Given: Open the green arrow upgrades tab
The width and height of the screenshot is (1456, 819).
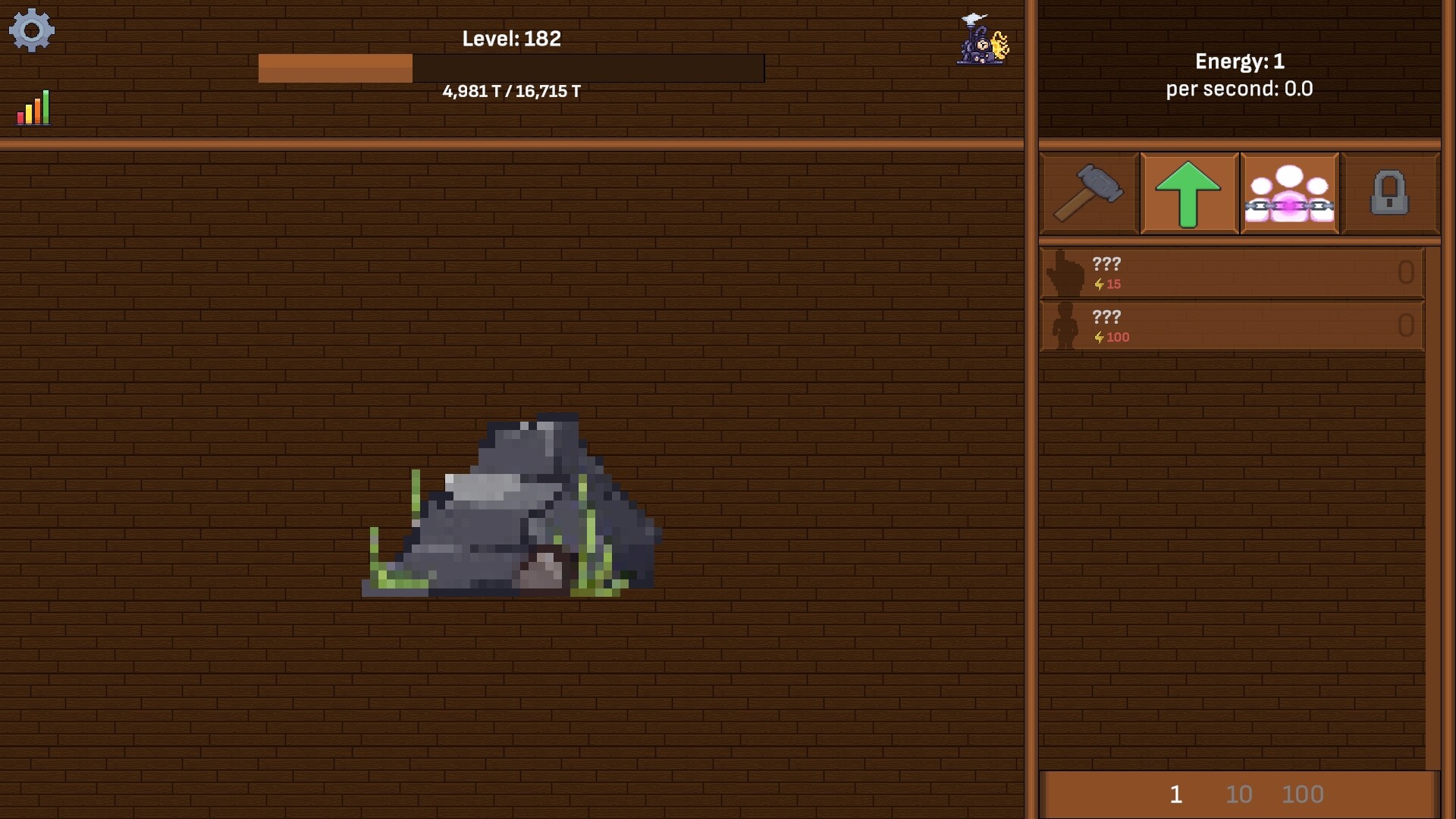Looking at the screenshot, I should pos(1188,193).
